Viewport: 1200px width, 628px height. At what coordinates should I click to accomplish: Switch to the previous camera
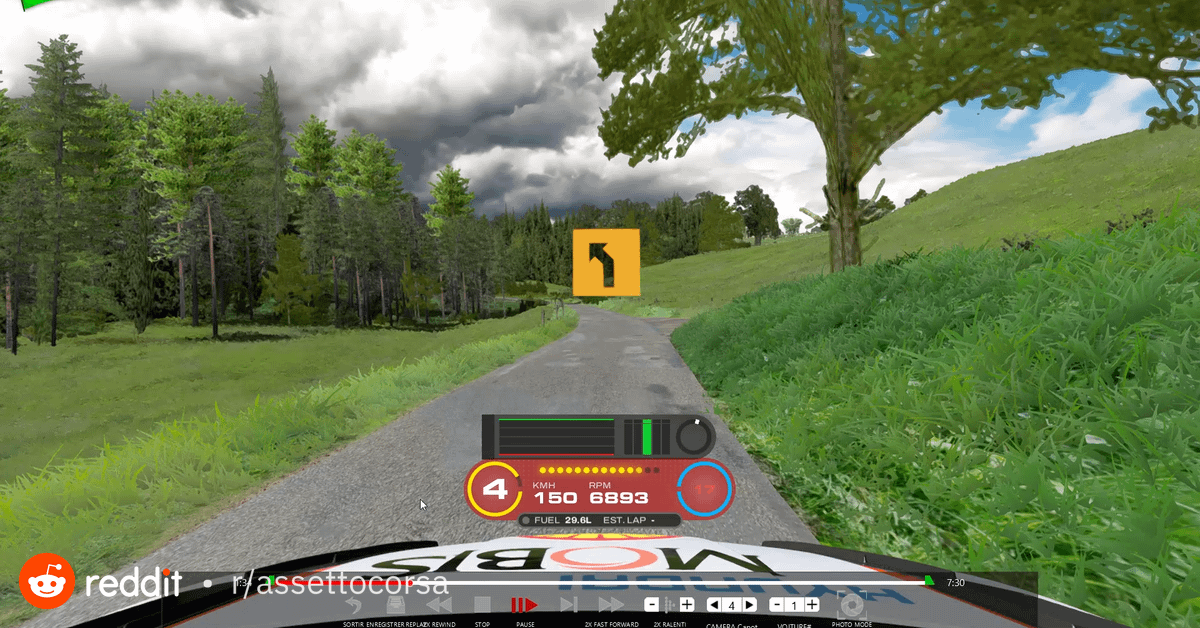[x=713, y=605]
